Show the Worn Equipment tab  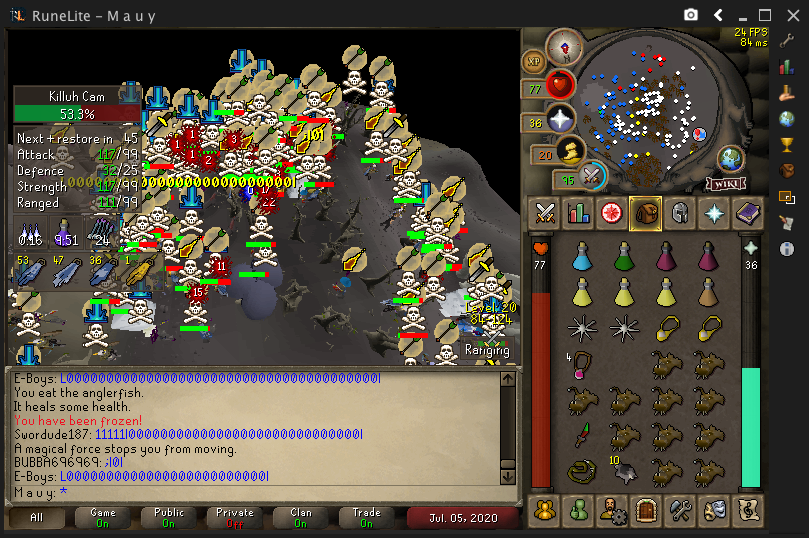coord(679,212)
